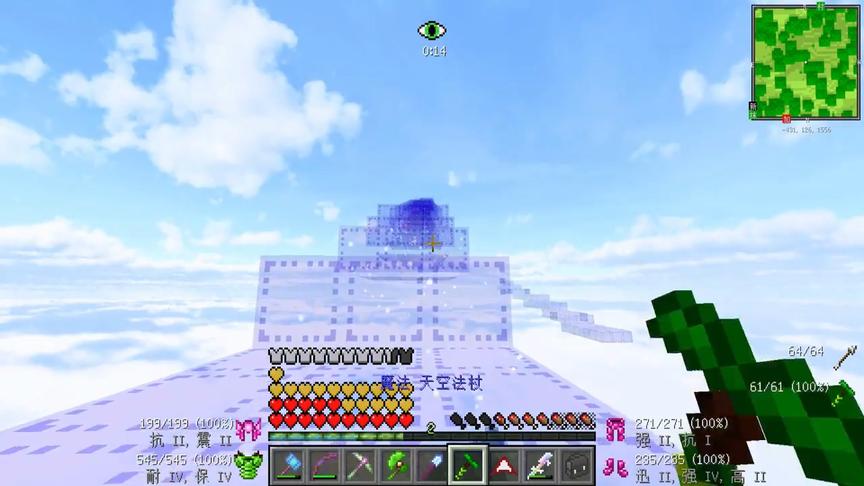Click the pink helmet armor icon
This screenshot has width=864, height=486.
click(x=245, y=431)
